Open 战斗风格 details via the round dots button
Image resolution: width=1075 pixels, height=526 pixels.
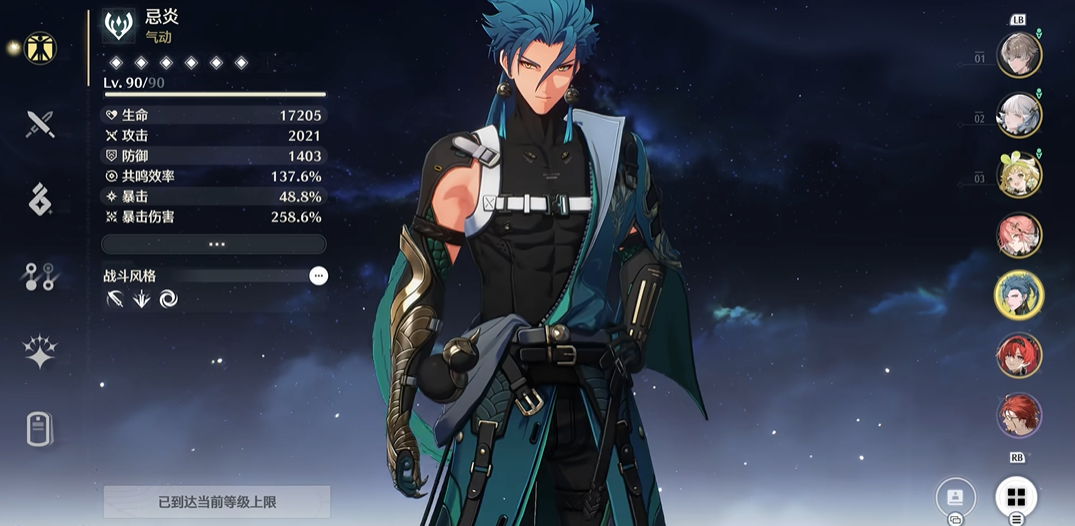[x=318, y=275]
